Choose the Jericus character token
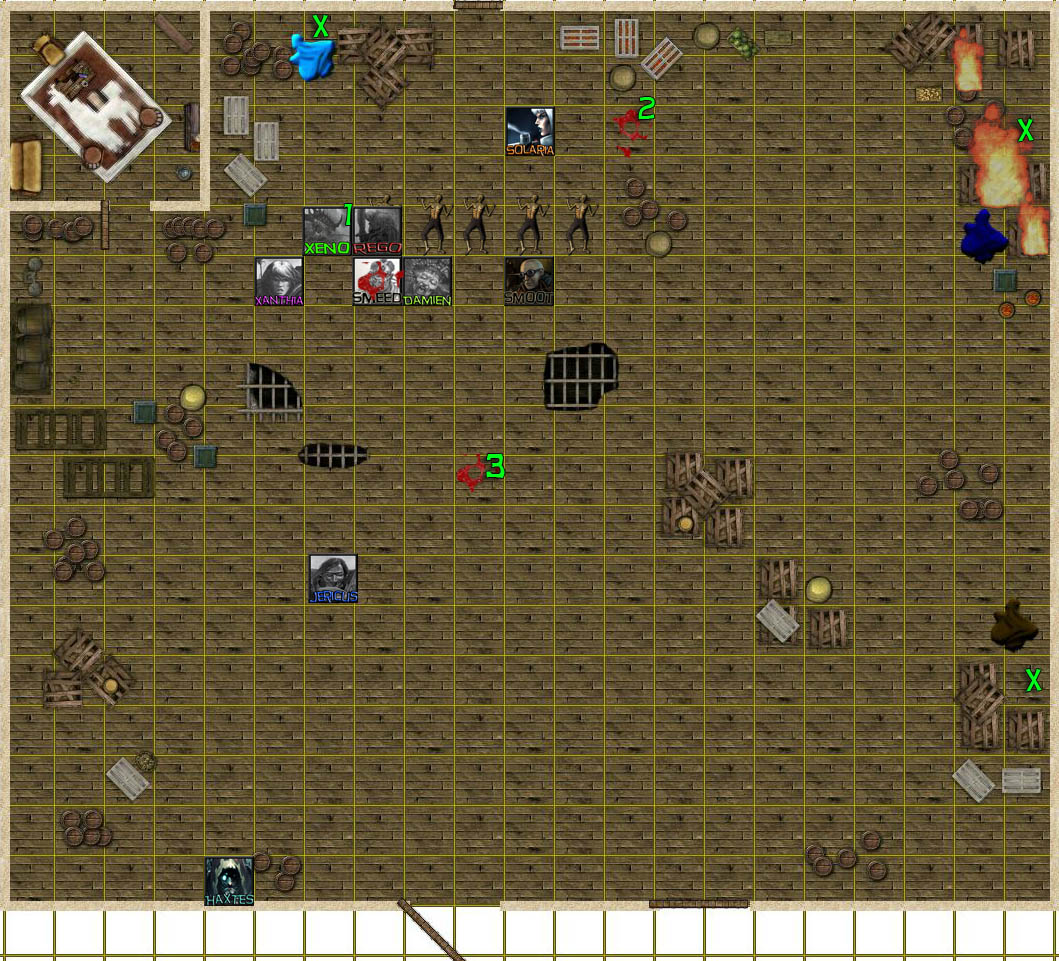This screenshot has height=961, width=1059. coord(333,579)
